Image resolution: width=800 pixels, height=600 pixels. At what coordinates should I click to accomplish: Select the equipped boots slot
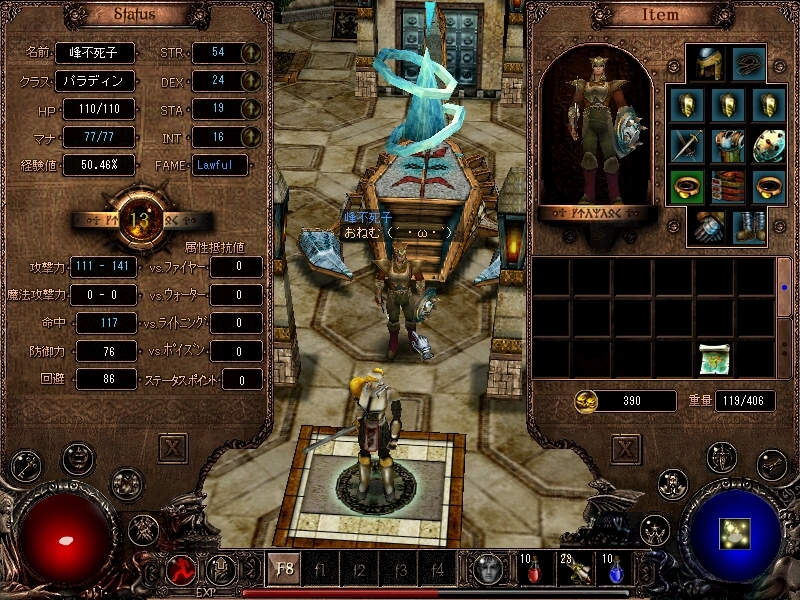tap(748, 226)
